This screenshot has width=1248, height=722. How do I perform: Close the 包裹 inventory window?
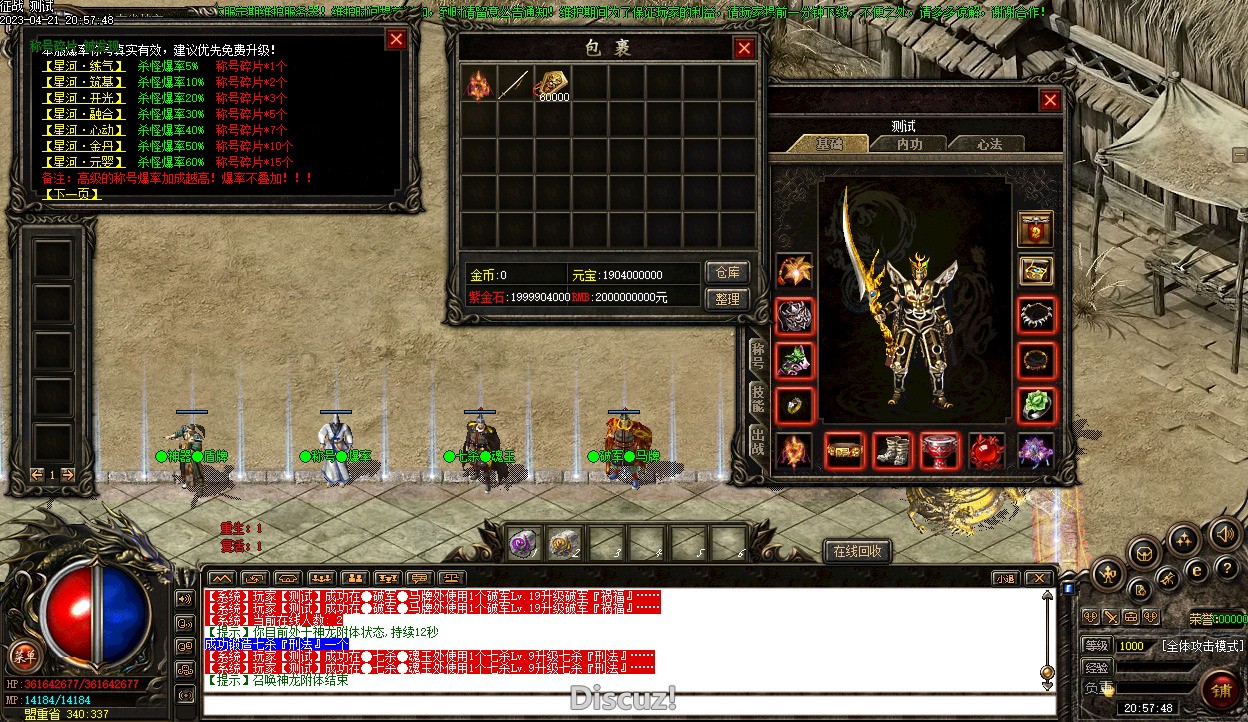point(744,48)
